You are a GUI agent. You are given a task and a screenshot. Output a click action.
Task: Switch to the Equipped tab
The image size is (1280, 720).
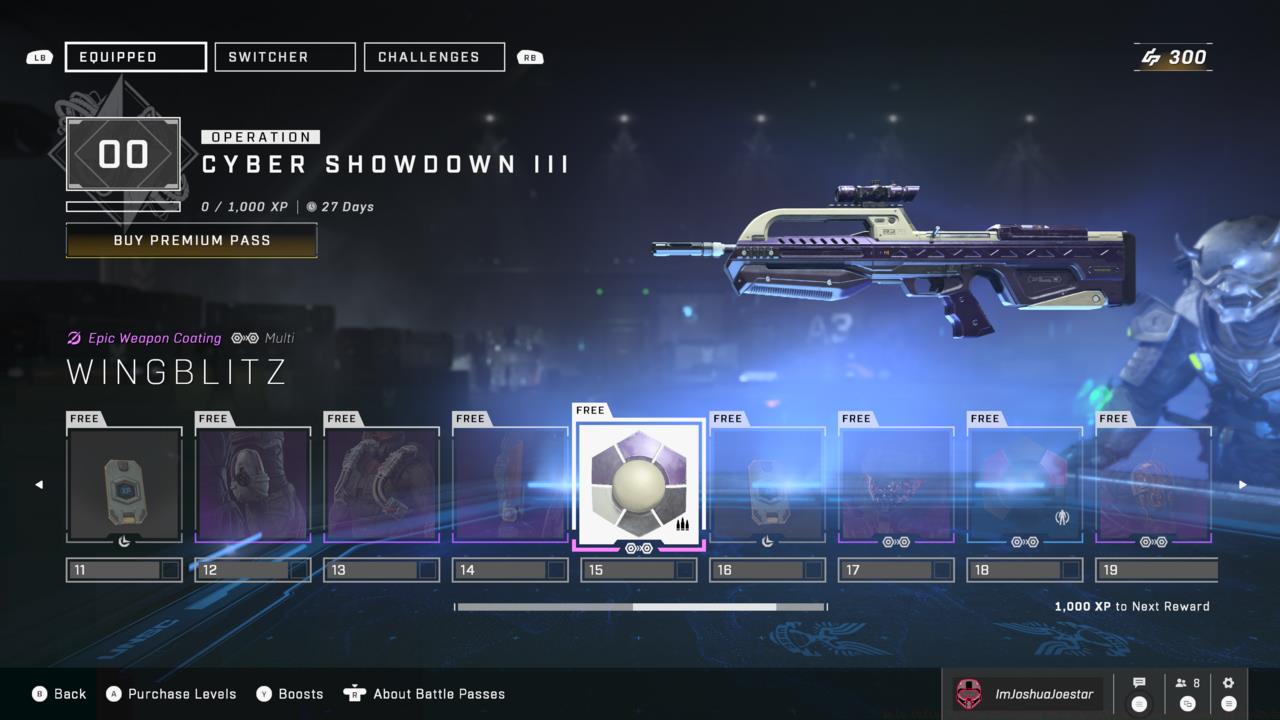coord(136,57)
